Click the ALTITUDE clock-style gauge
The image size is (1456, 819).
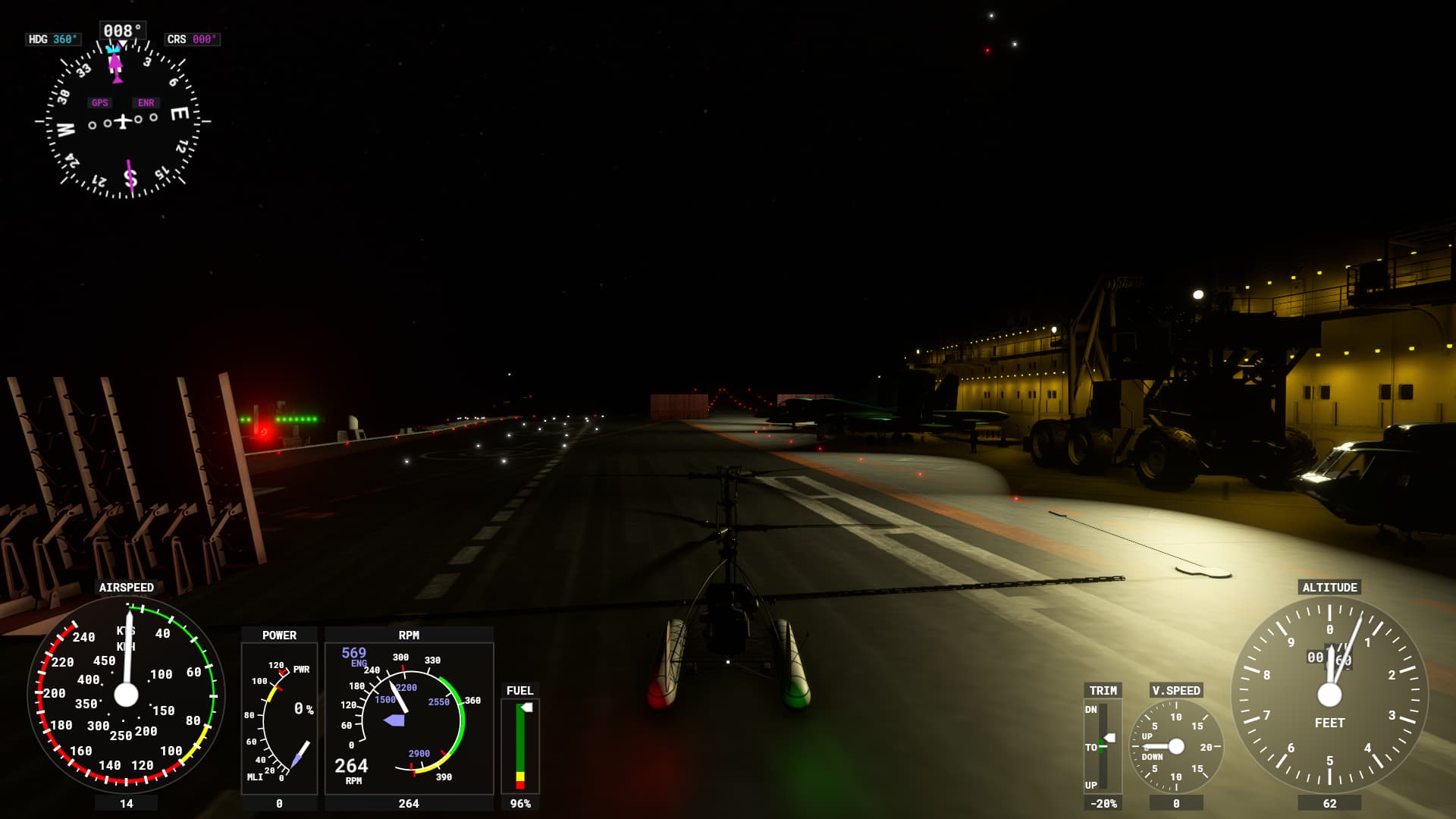(x=1329, y=694)
